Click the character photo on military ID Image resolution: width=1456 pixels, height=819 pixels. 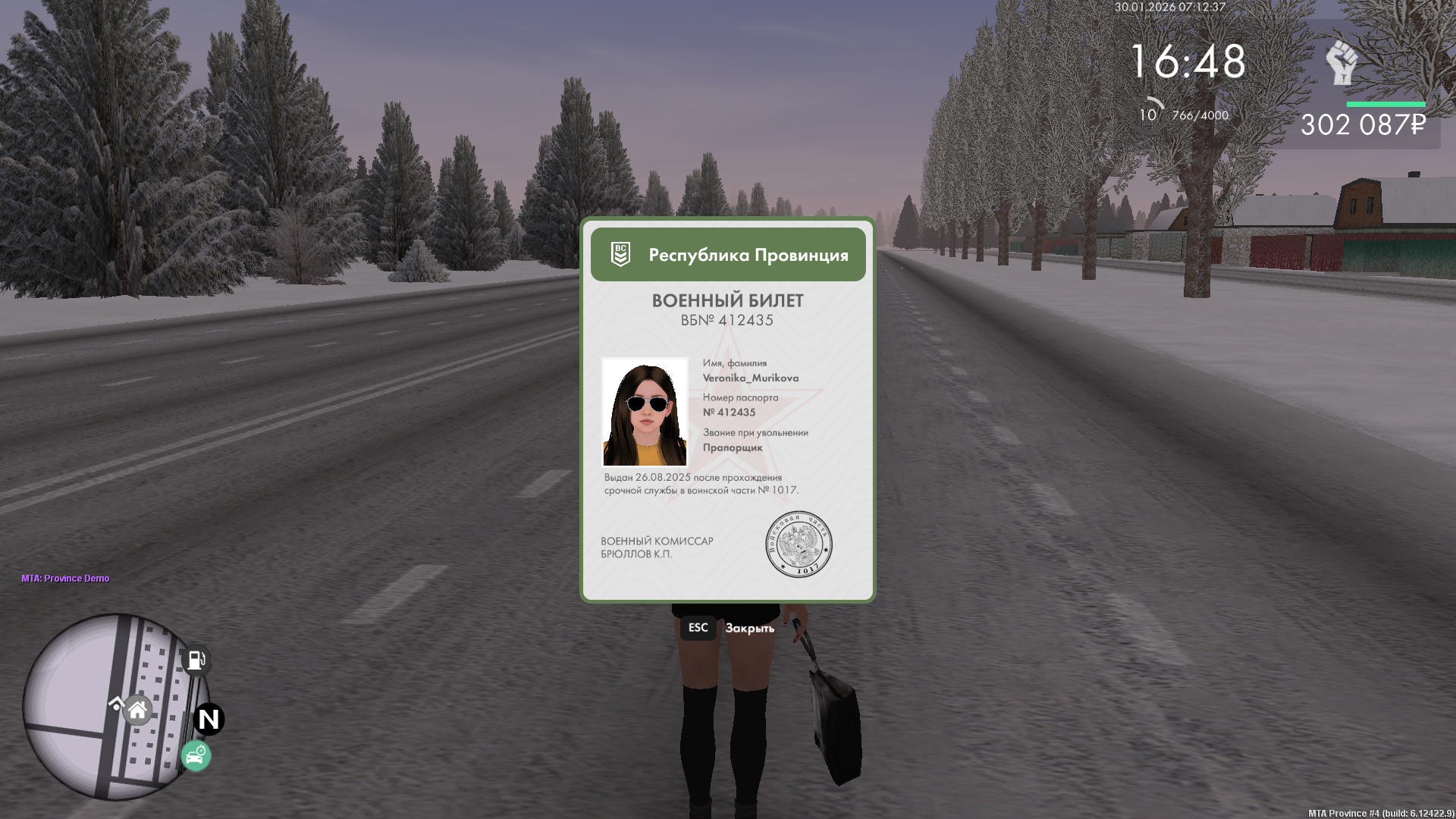coord(645,412)
